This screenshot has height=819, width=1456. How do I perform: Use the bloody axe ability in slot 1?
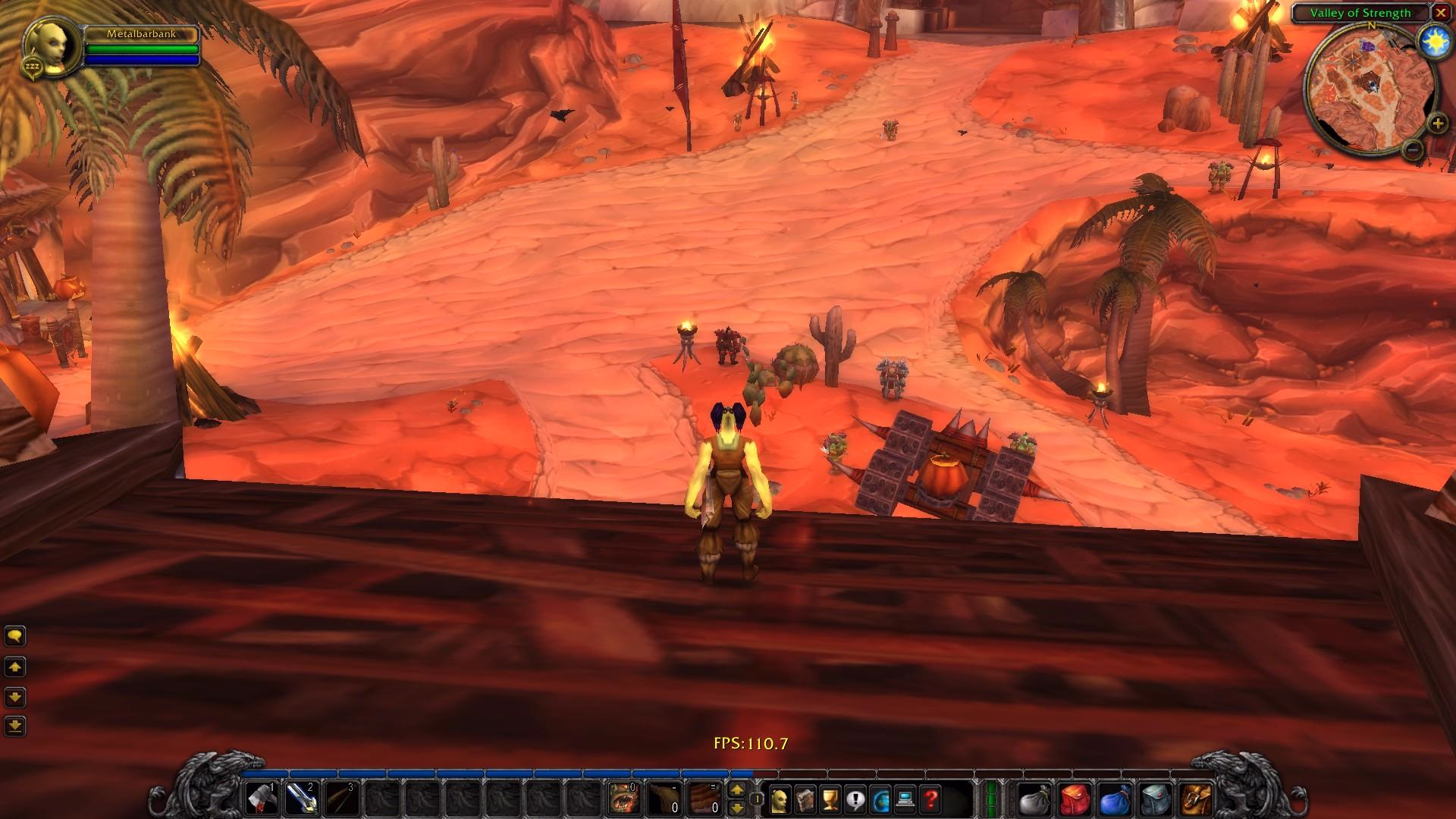pos(262,799)
